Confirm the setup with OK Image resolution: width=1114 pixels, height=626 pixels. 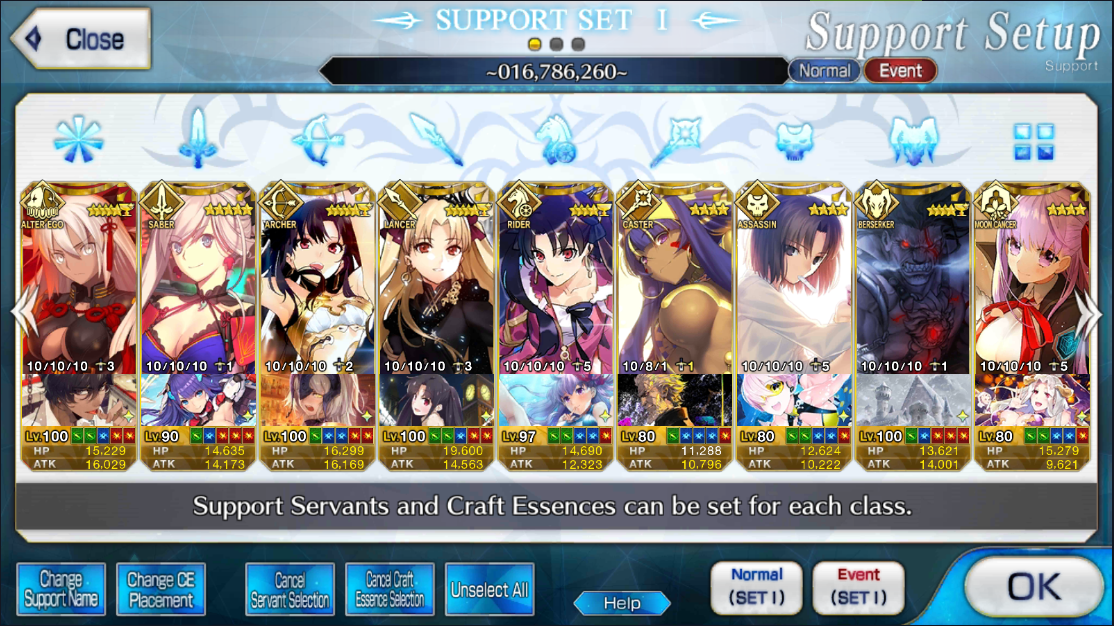[1034, 587]
